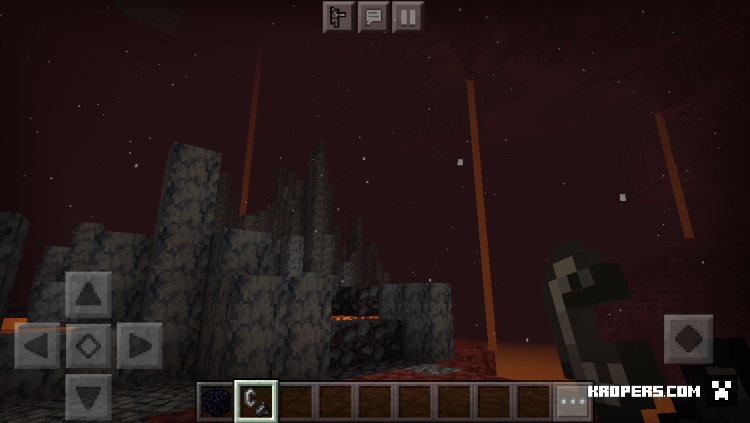Open the chat window
The image size is (750, 423).
coord(373,16)
